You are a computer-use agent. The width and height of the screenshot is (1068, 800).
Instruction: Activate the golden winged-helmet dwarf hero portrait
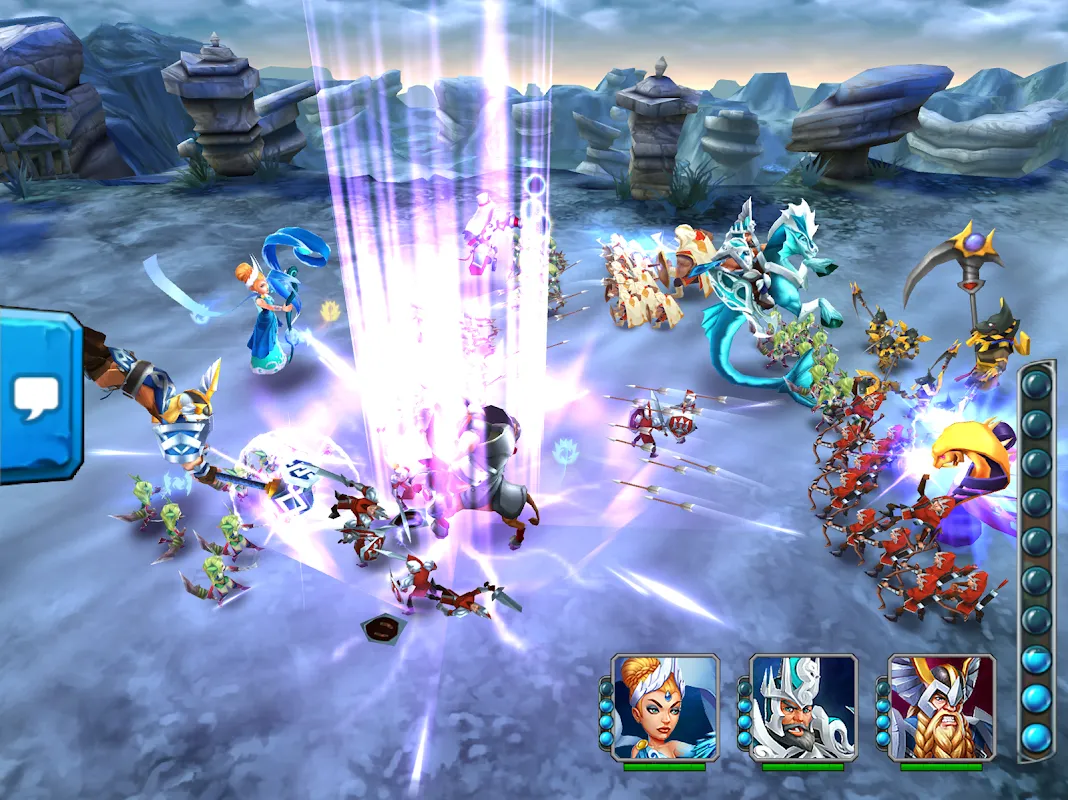point(941,708)
